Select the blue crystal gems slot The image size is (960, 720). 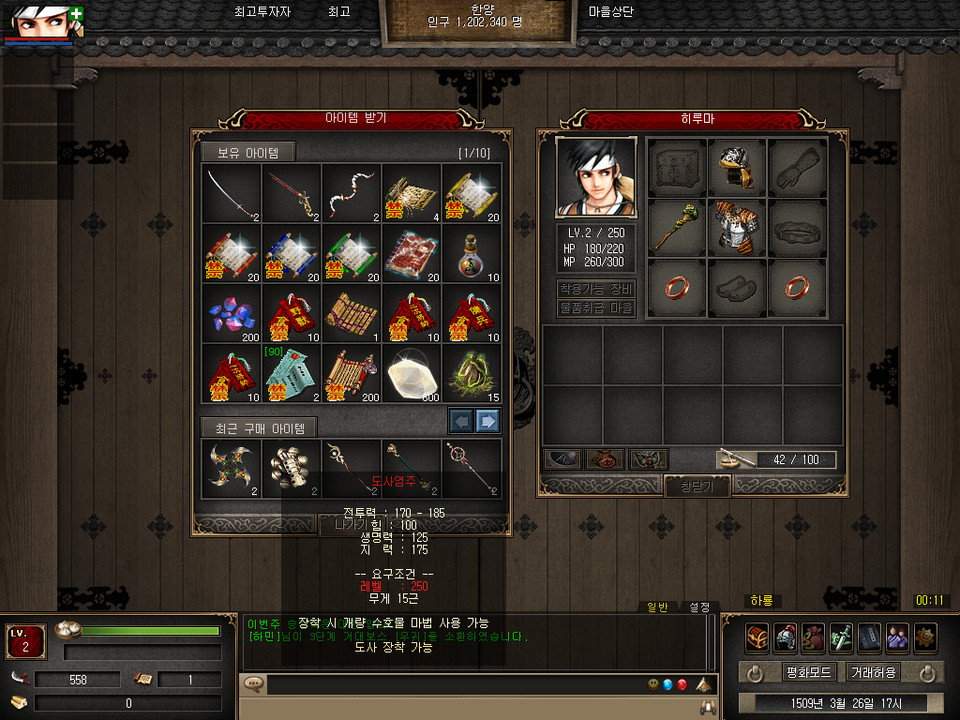231,314
